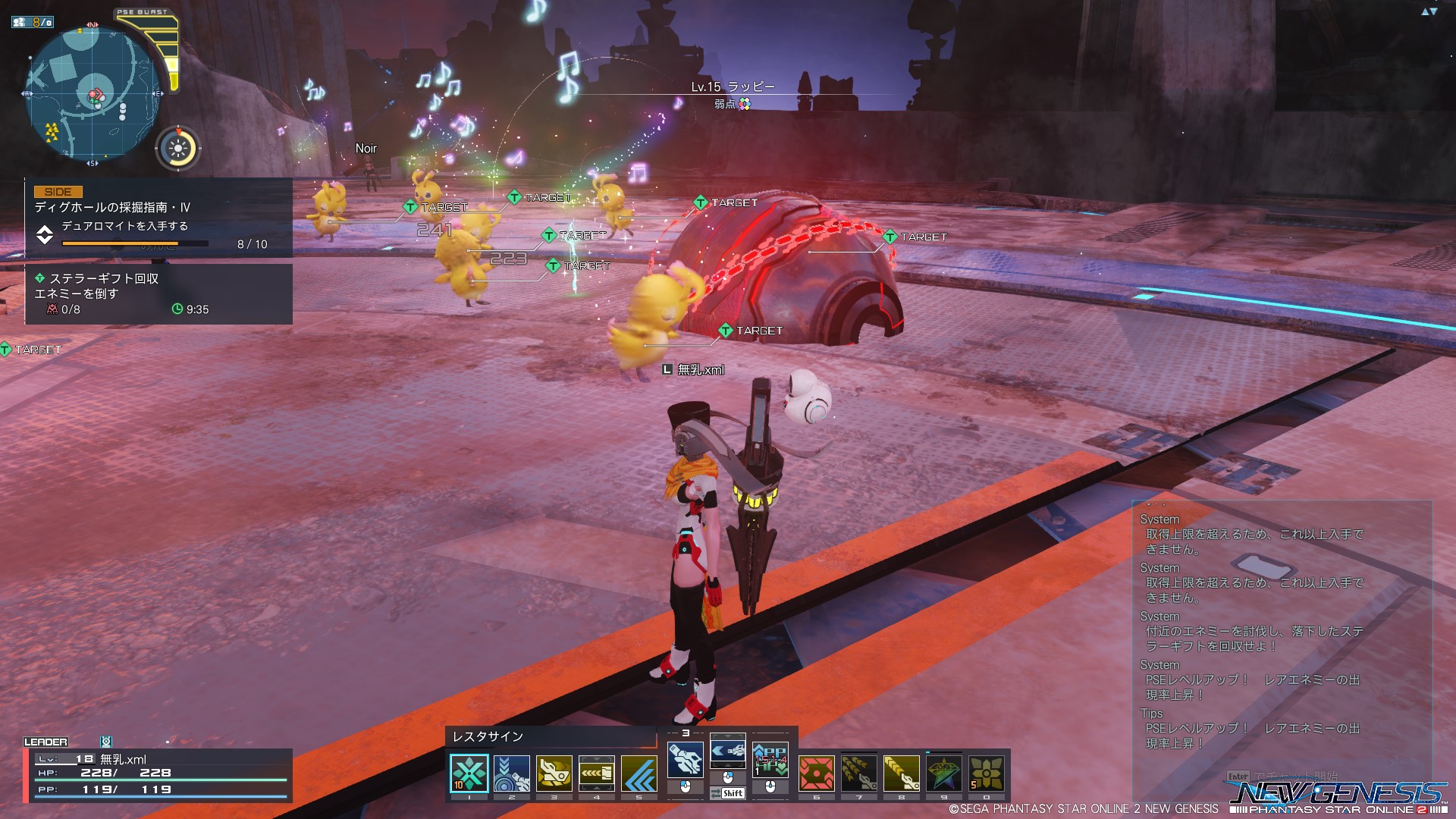The height and width of the screenshot is (819, 1456).
Task: Select the yellow rifle ring skill in slot 3
Action: pos(554,773)
